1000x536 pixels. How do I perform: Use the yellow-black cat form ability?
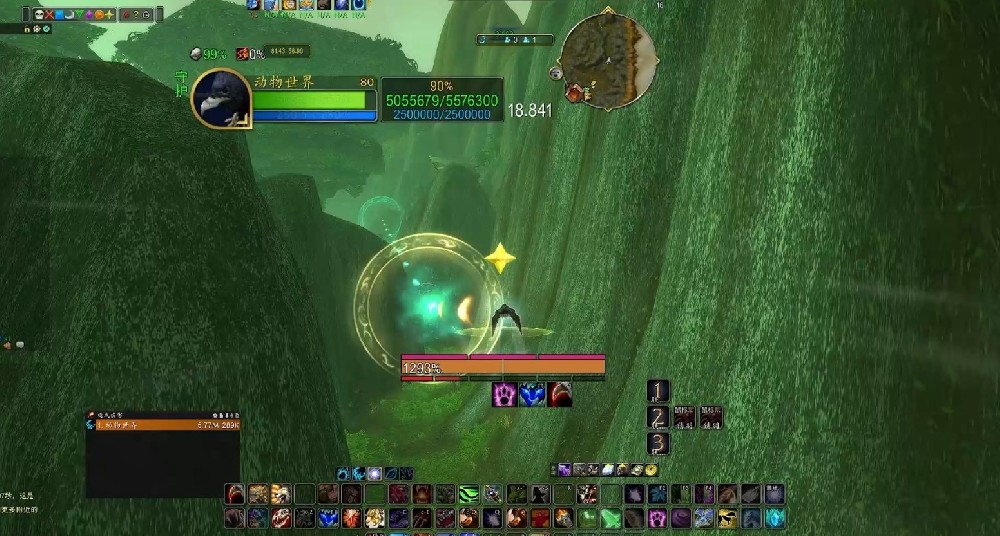728,518
